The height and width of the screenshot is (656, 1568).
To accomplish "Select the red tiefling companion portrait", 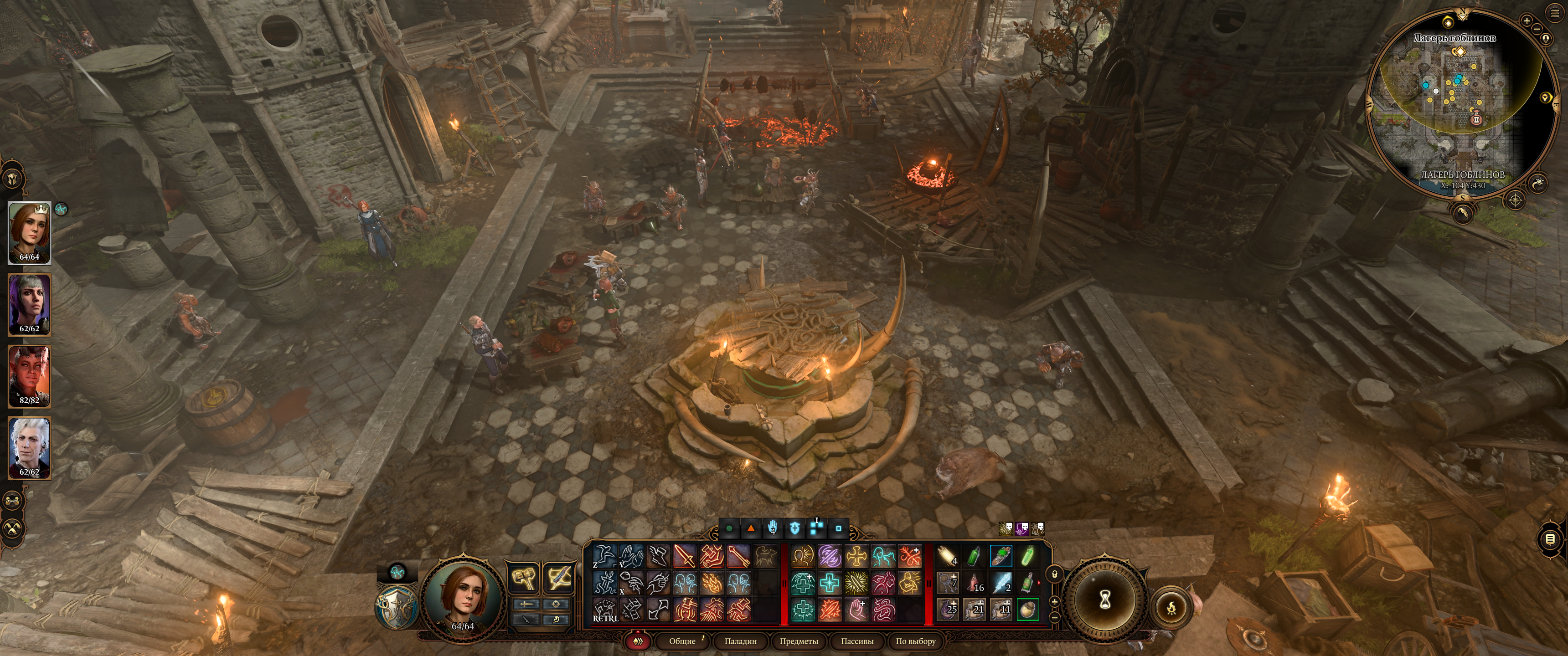I will click(x=29, y=376).
